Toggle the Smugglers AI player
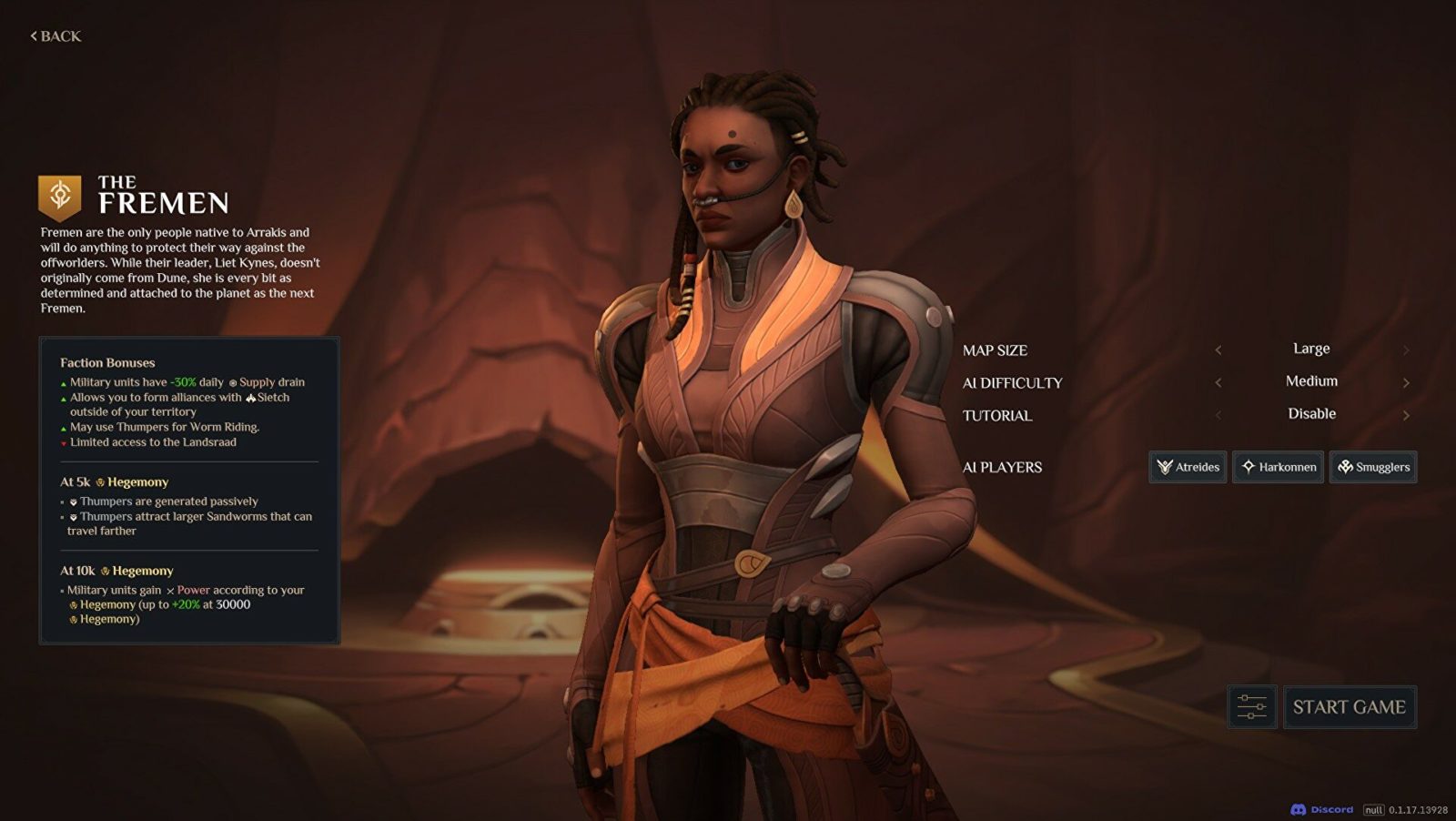Image resolution: width=1456 pixels, height=821 pixels. click(1372, 467)
